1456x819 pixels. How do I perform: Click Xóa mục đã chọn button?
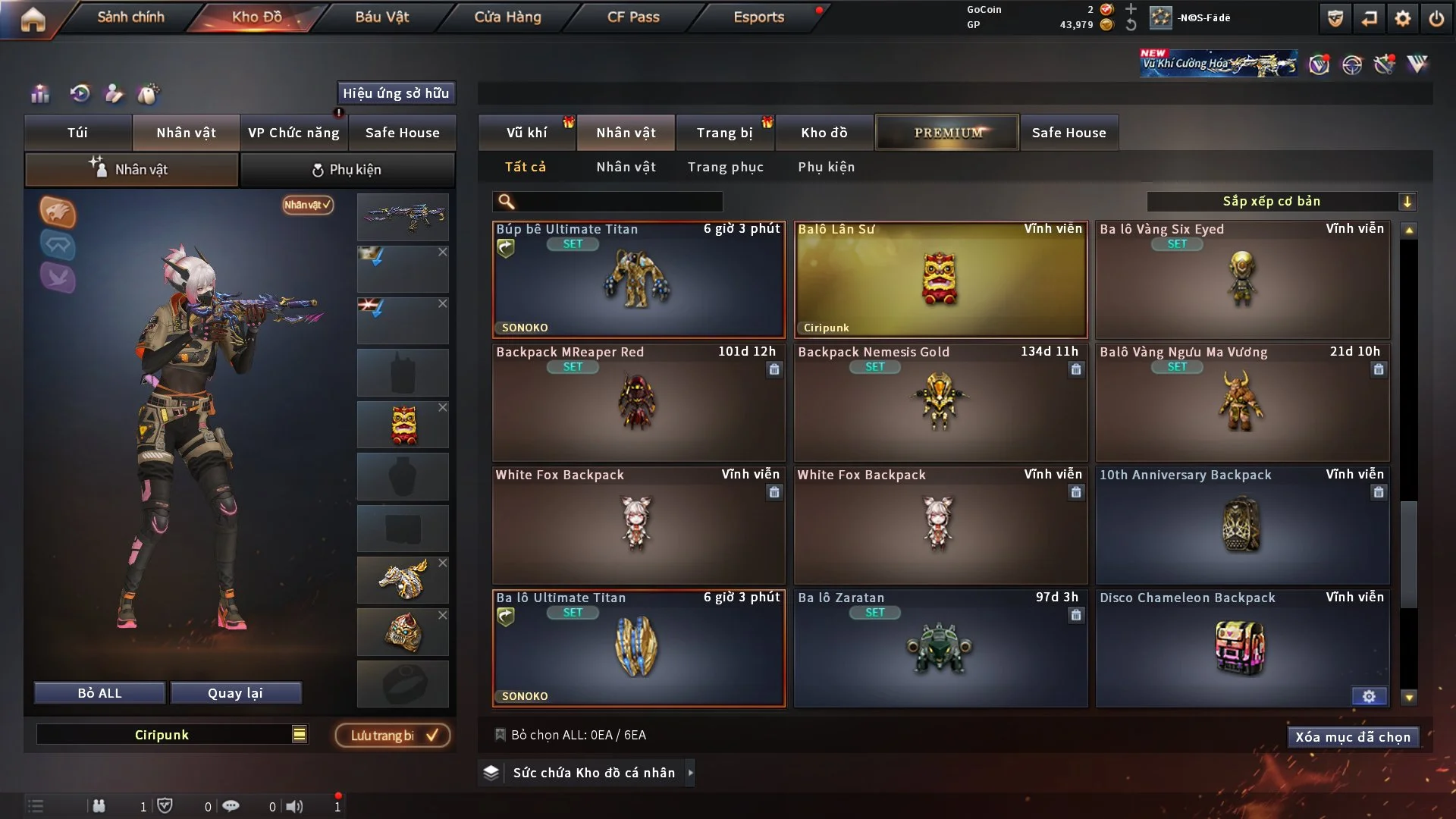(x=1352, y=737)
